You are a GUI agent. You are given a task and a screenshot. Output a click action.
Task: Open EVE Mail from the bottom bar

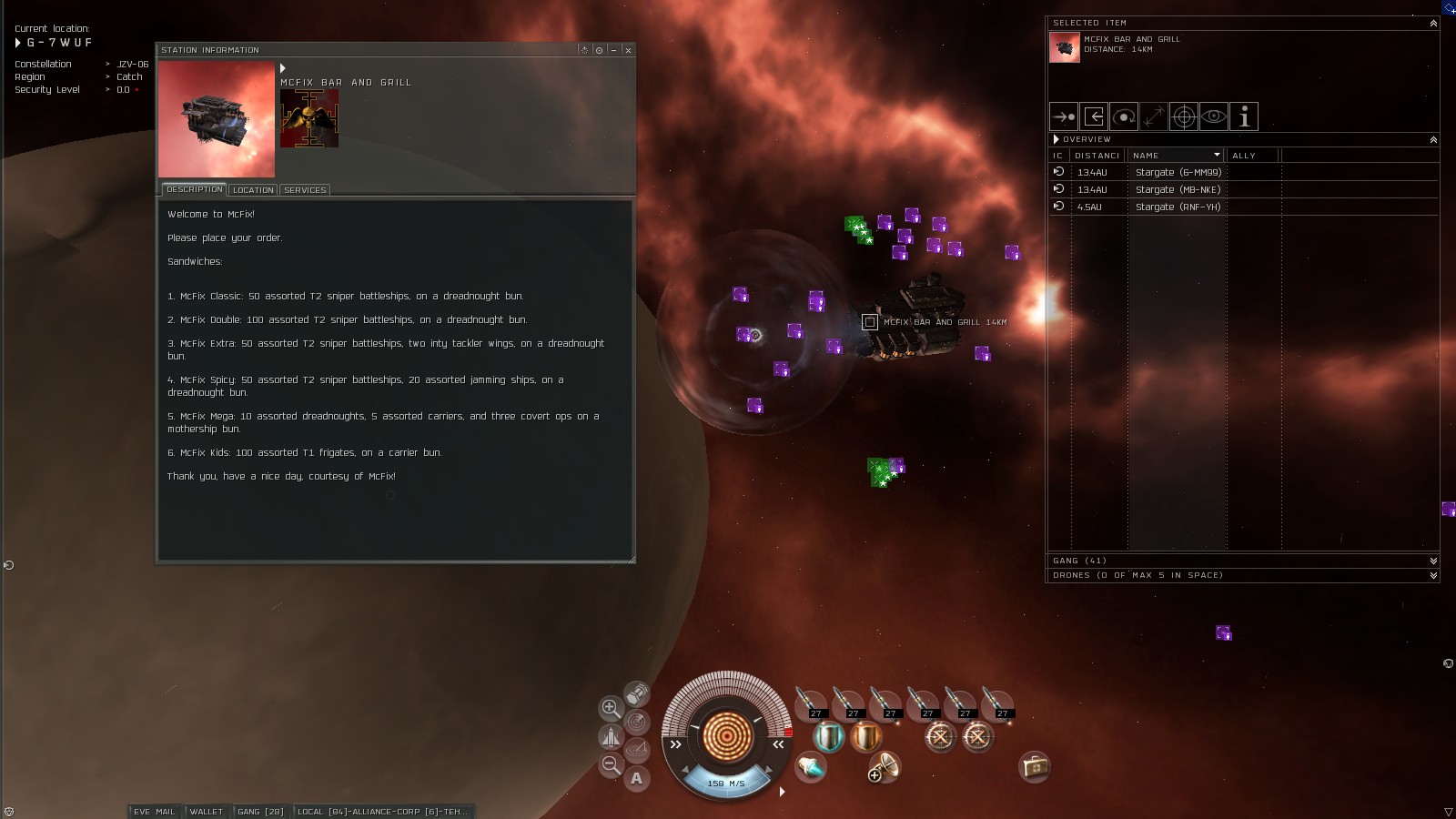(154, 812)
